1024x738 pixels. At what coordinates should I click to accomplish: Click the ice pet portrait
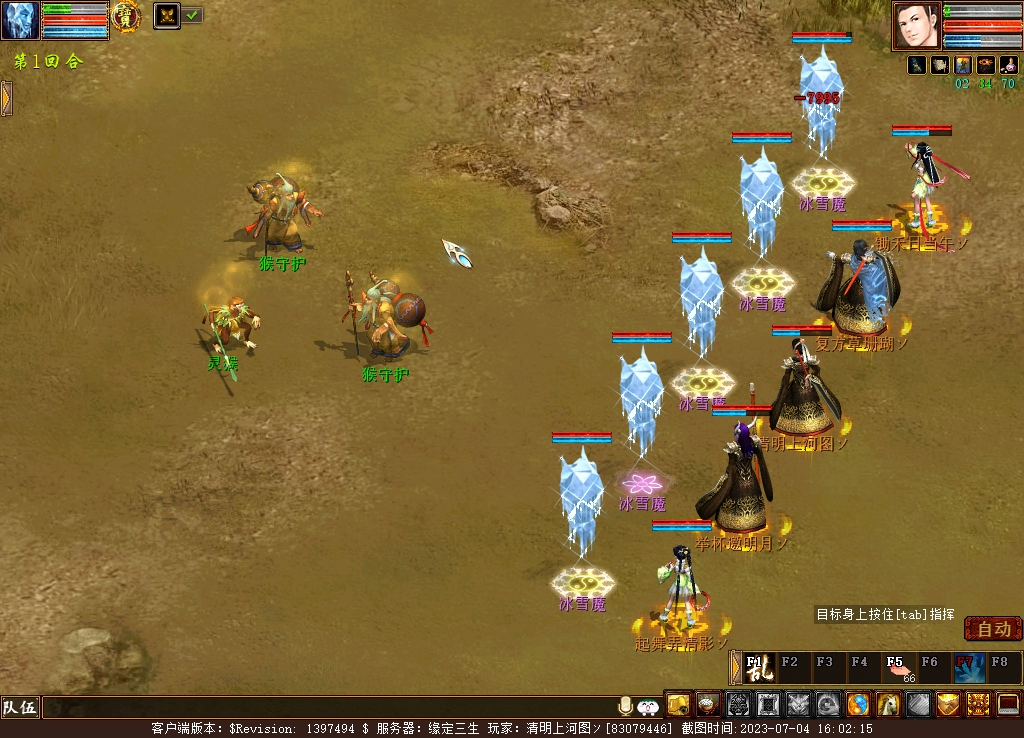(x=20, y=20)
